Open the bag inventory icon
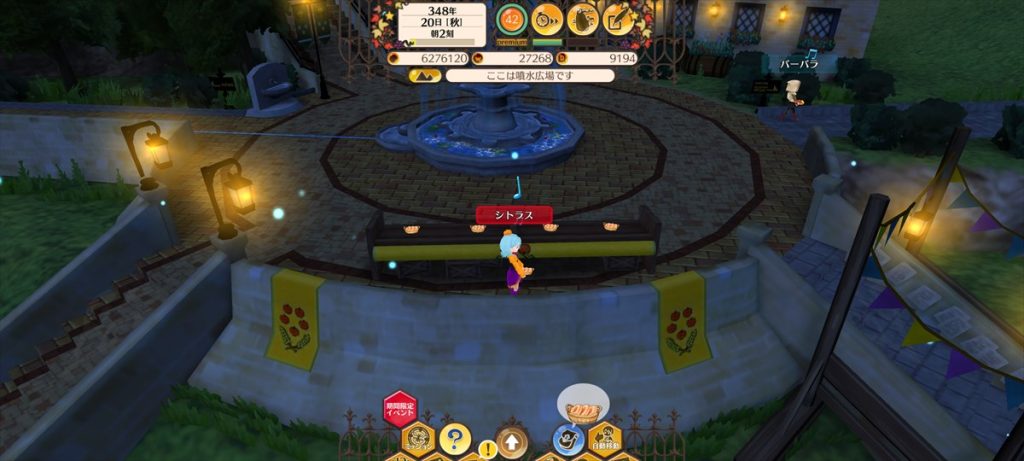Image resolution: width=1024 pixels, height=461 pixels. (583, 18)
